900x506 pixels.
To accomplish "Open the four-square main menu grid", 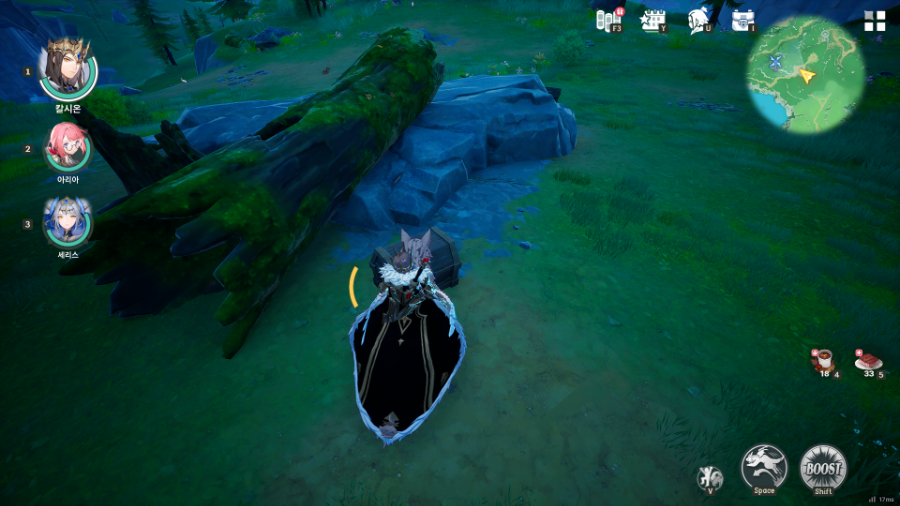I will (875, 21).
